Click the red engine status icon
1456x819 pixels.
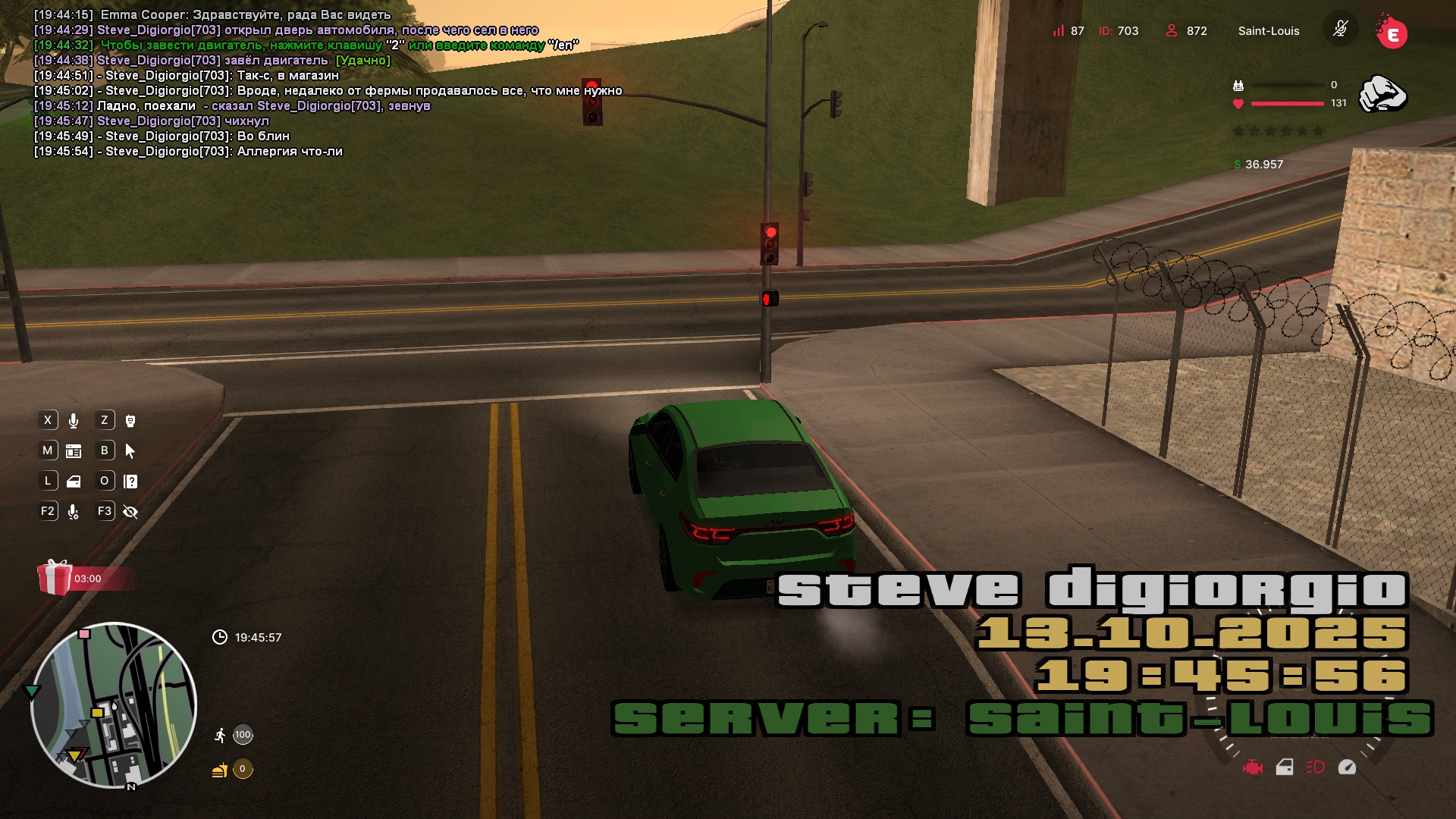pos(1253,767)
